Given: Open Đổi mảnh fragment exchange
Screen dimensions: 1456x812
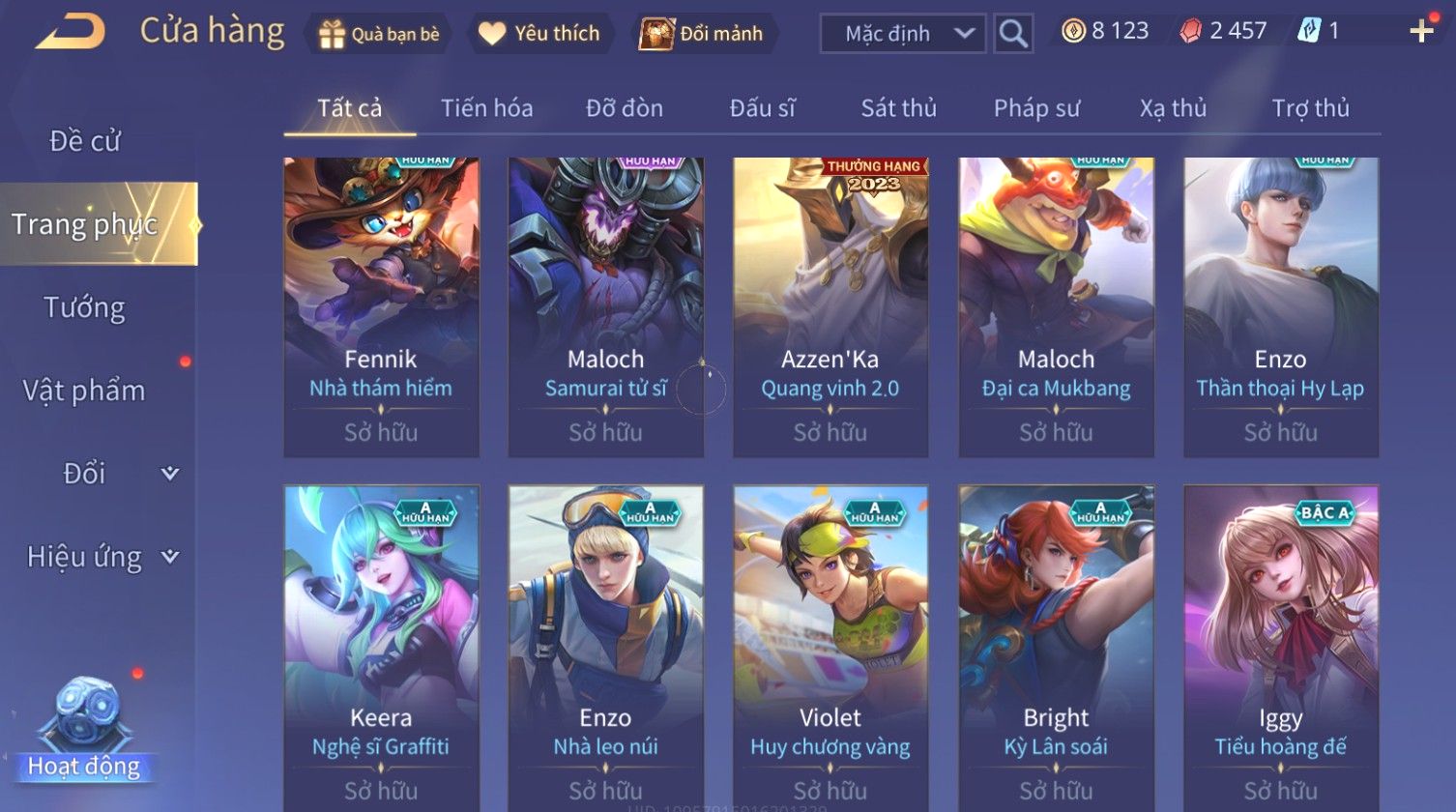Looking at the screenshot, I should tap(704, 34).
